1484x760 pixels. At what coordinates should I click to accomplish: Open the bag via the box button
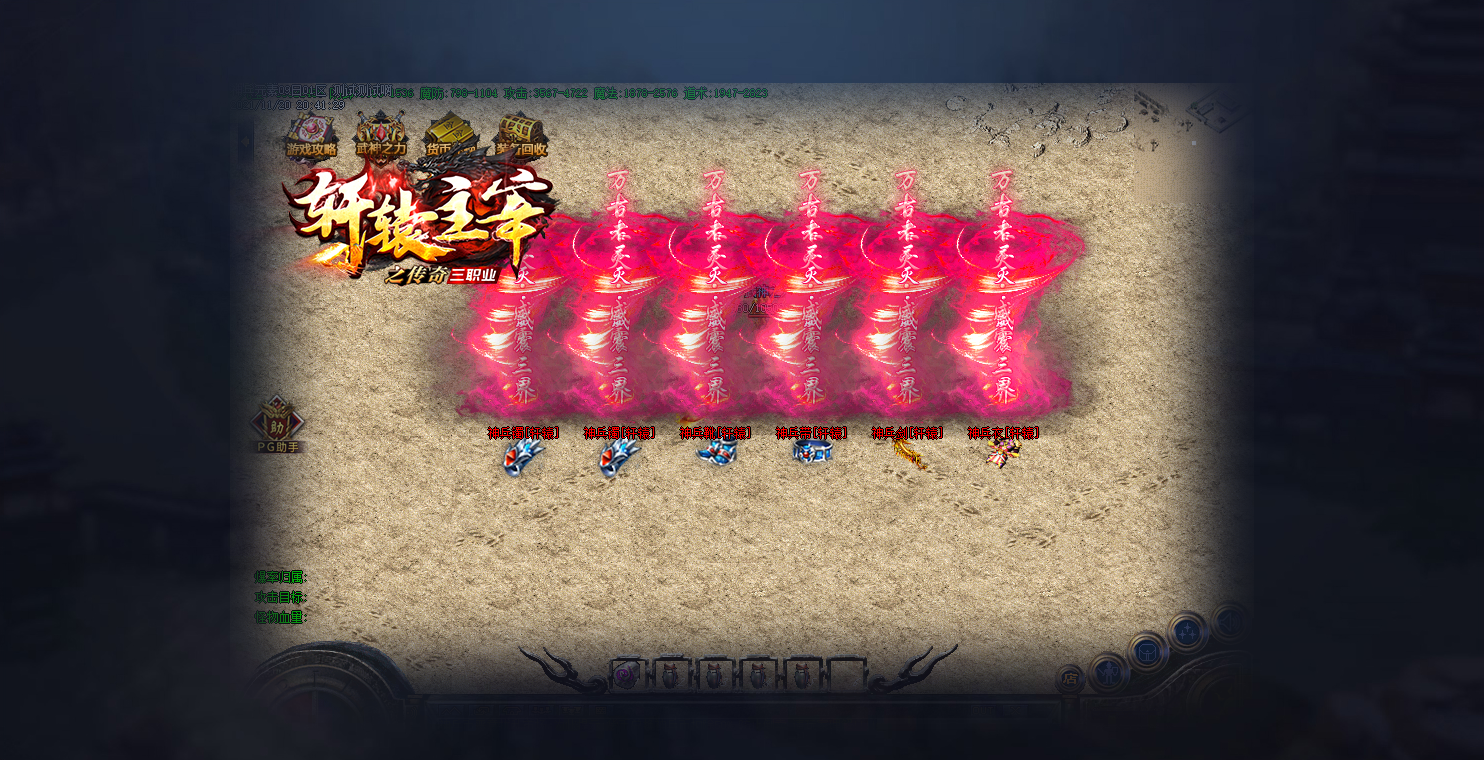[x=1148, y=652]
